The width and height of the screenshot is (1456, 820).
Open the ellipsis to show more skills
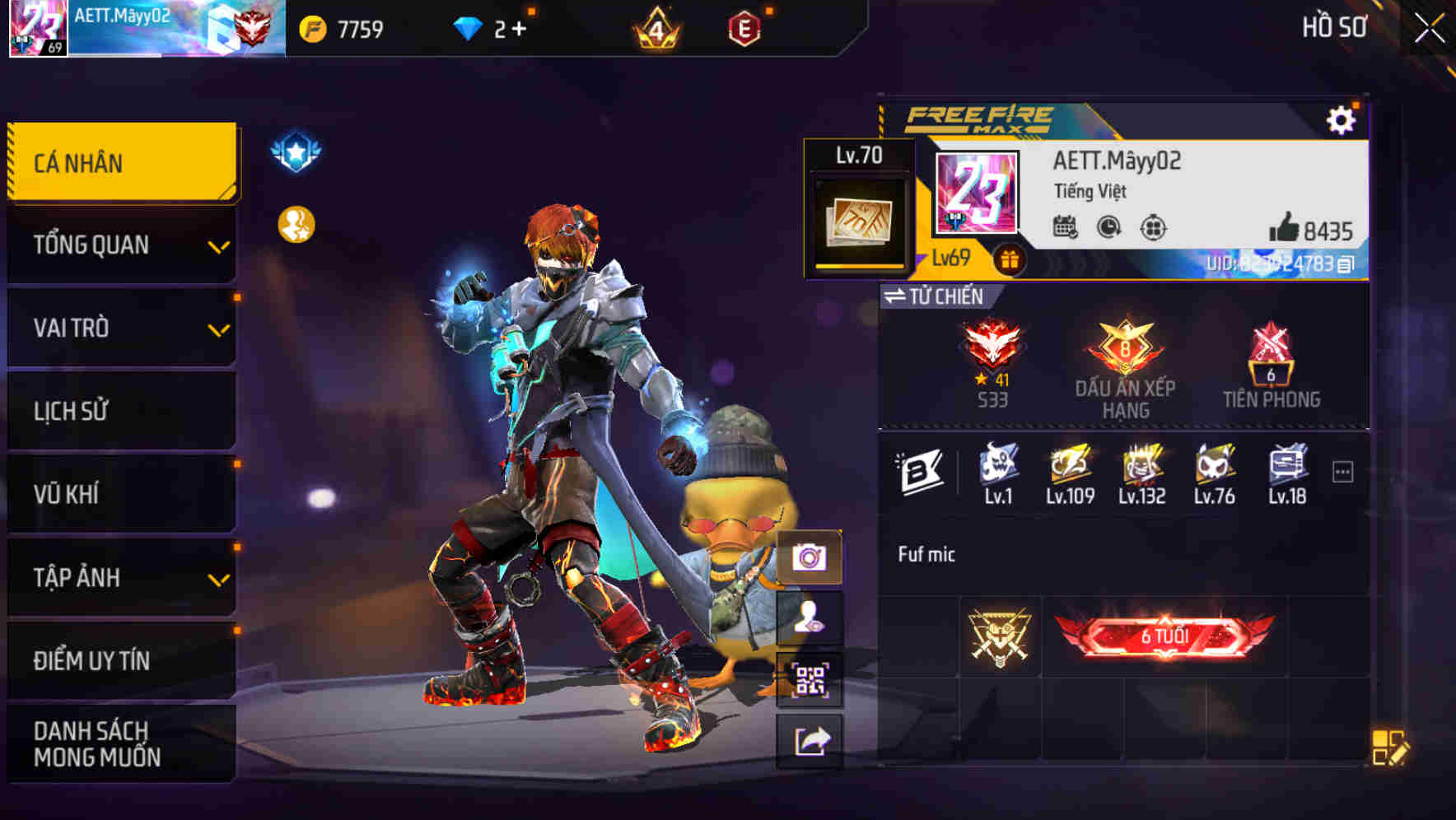click(1344, 469)
